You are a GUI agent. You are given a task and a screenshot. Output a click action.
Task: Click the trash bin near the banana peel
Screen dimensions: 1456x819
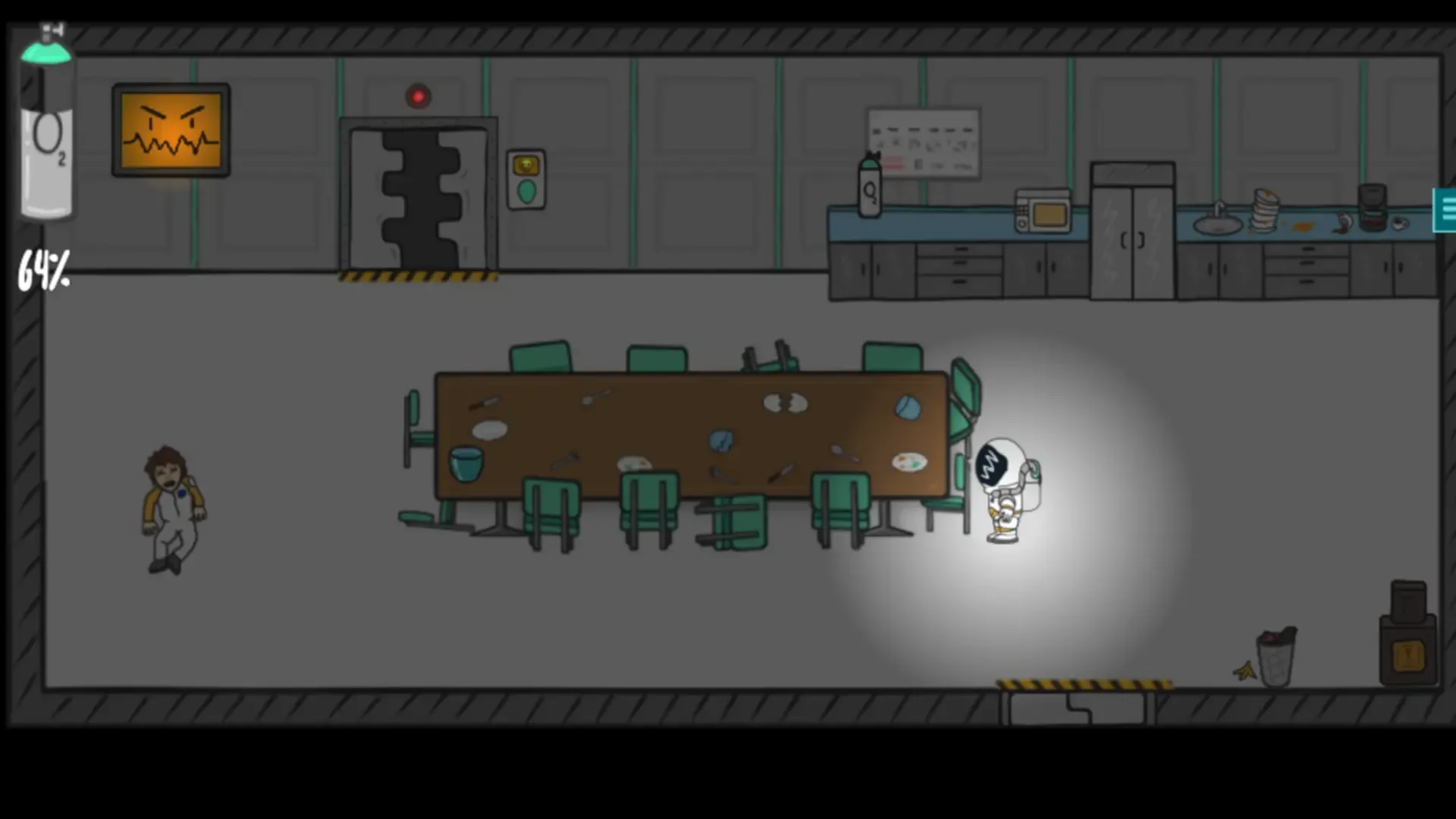click(x=1276, y=652)
